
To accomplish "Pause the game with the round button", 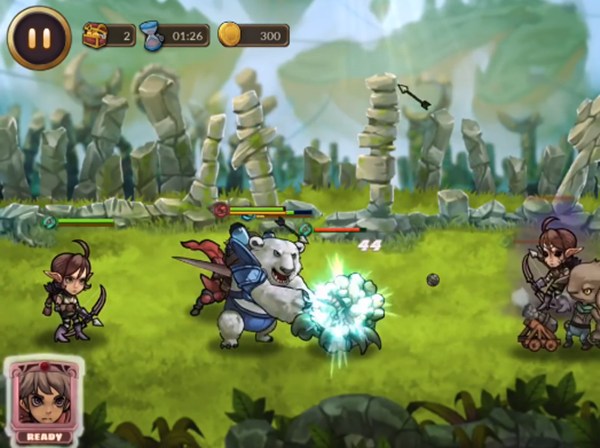I will pyautogui.click(x=39, y=37).
